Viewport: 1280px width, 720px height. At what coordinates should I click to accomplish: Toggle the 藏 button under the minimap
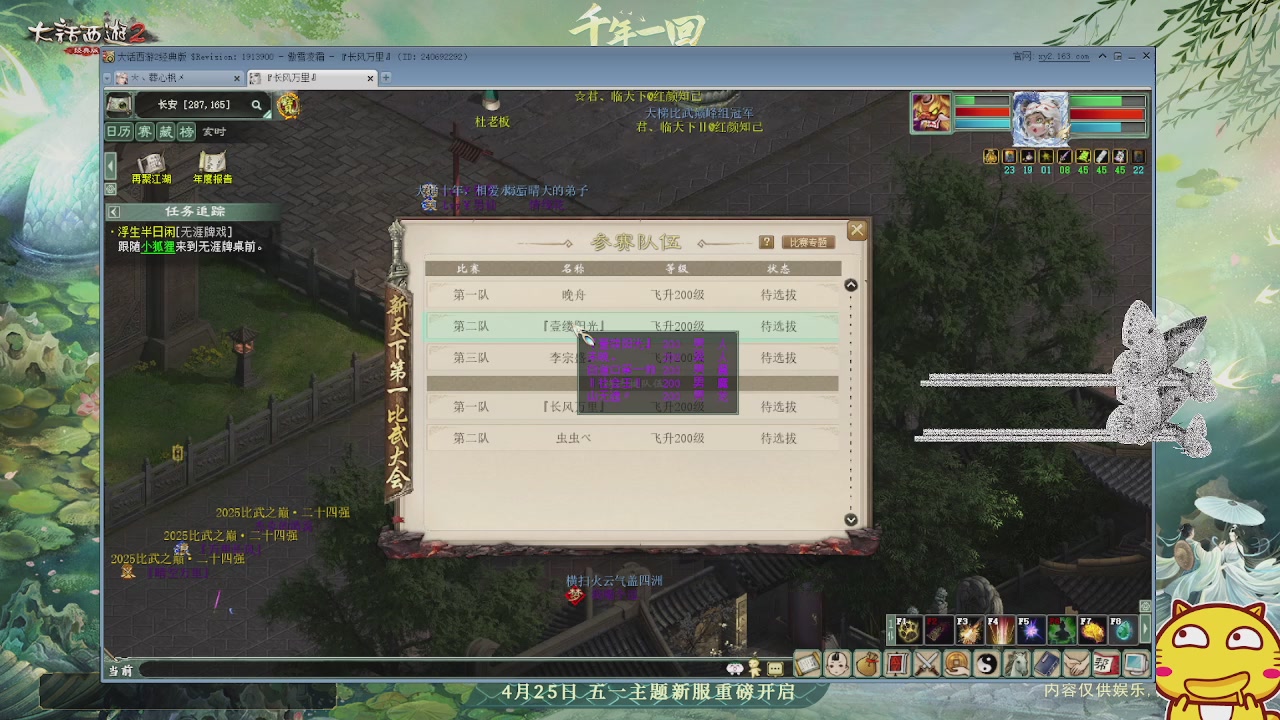tap(168, 131)
